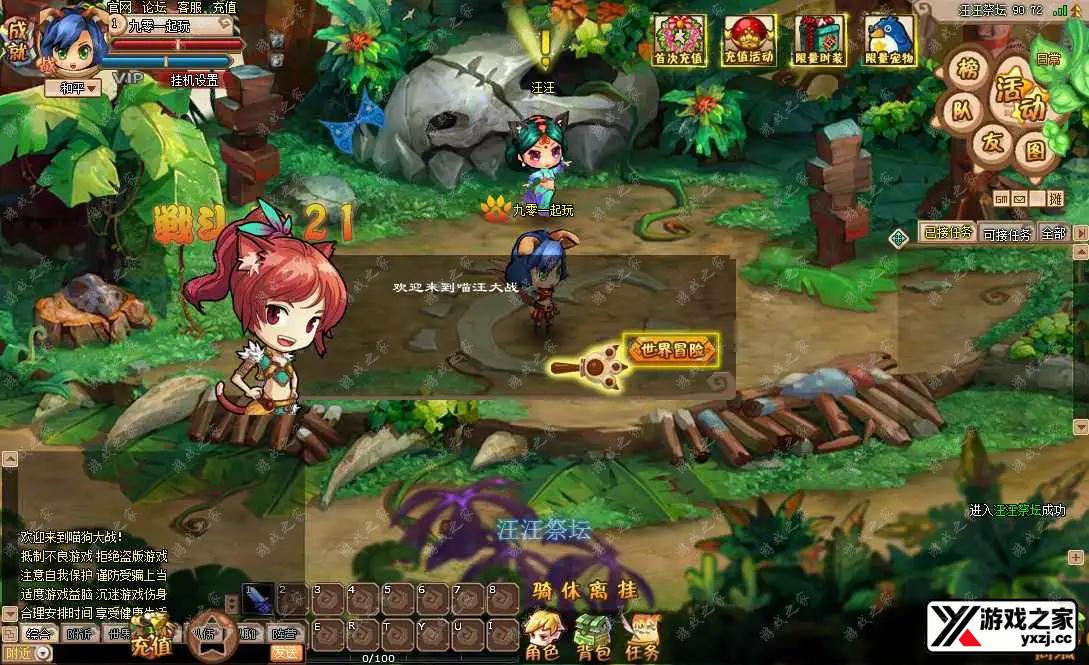Open the 任务 quest log icon
The image size is (1089, 665).
coord(640,635)
